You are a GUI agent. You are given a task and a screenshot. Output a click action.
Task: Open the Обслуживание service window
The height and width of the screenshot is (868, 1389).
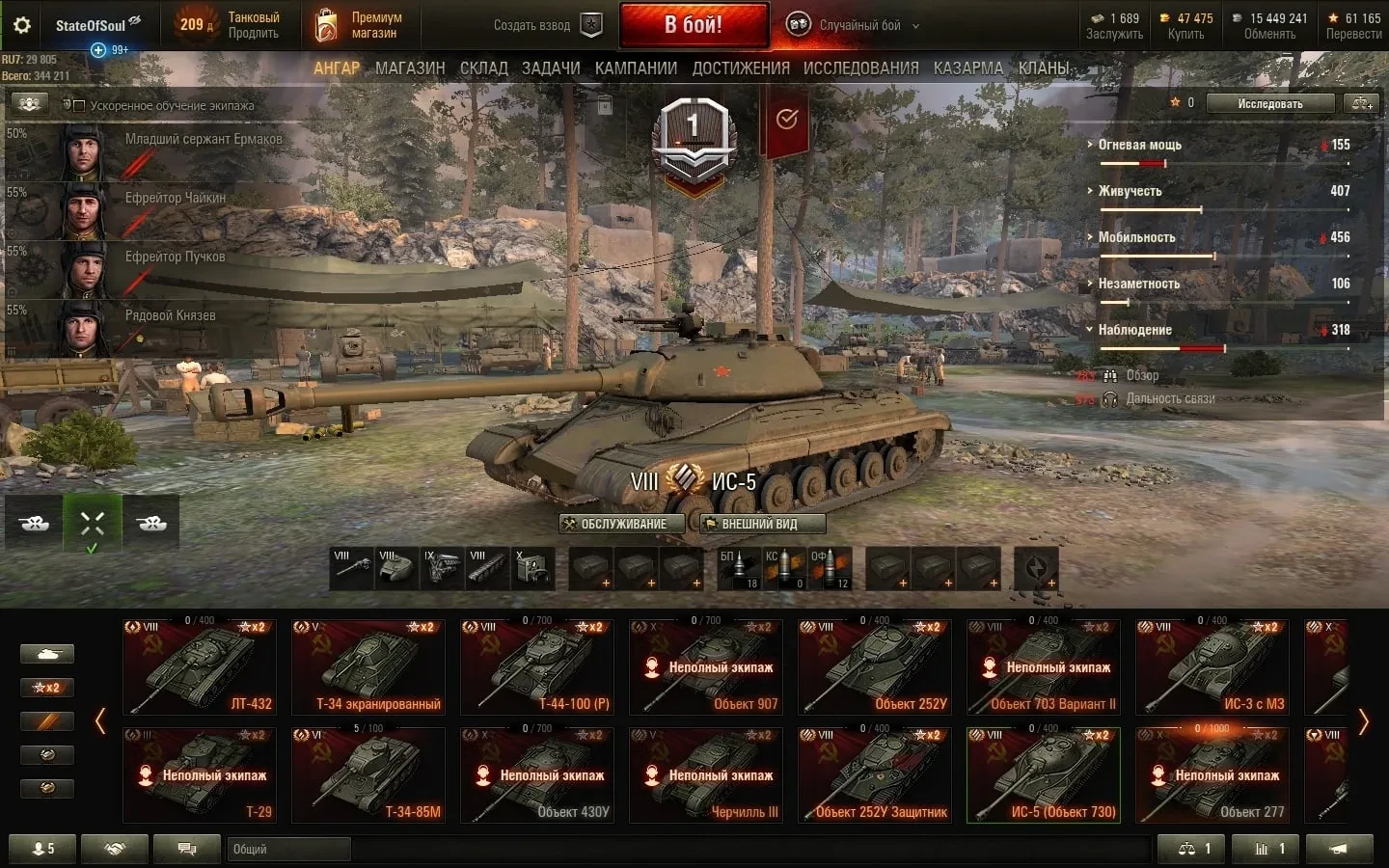click(x=622, y=524)
